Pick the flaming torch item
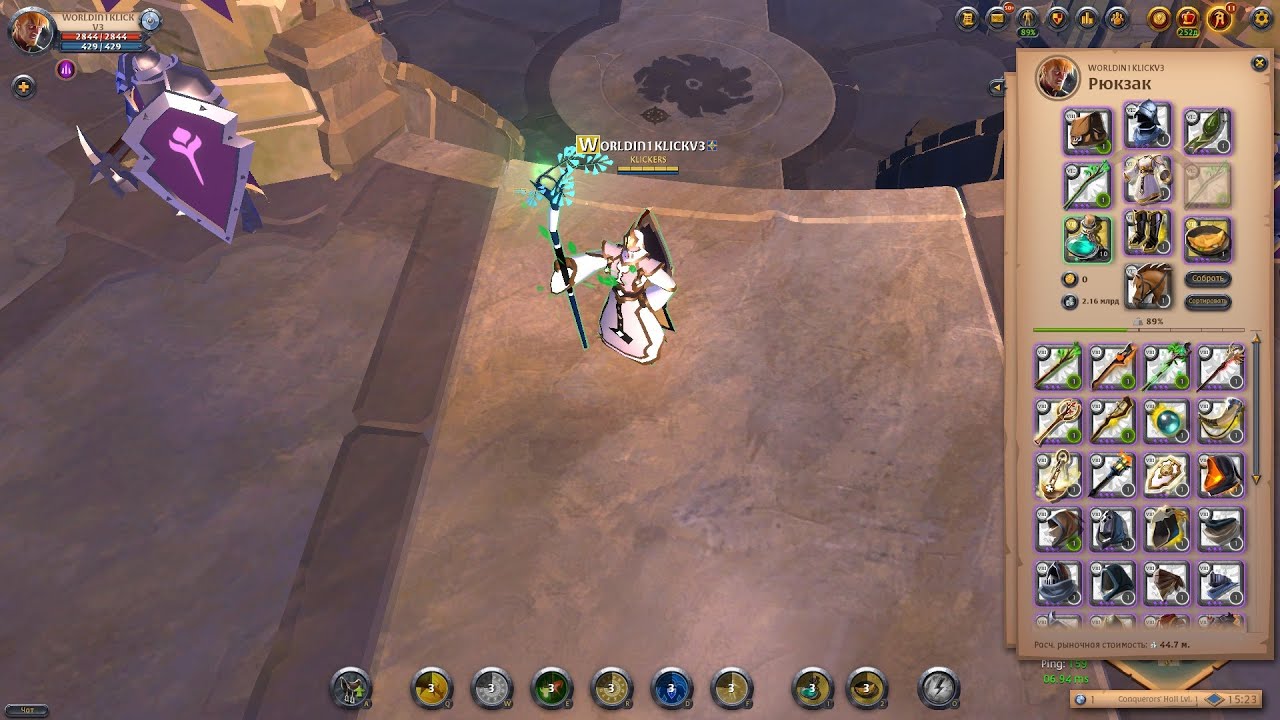The height and width of the screenshot is (720, 1280). point(1112,474)
